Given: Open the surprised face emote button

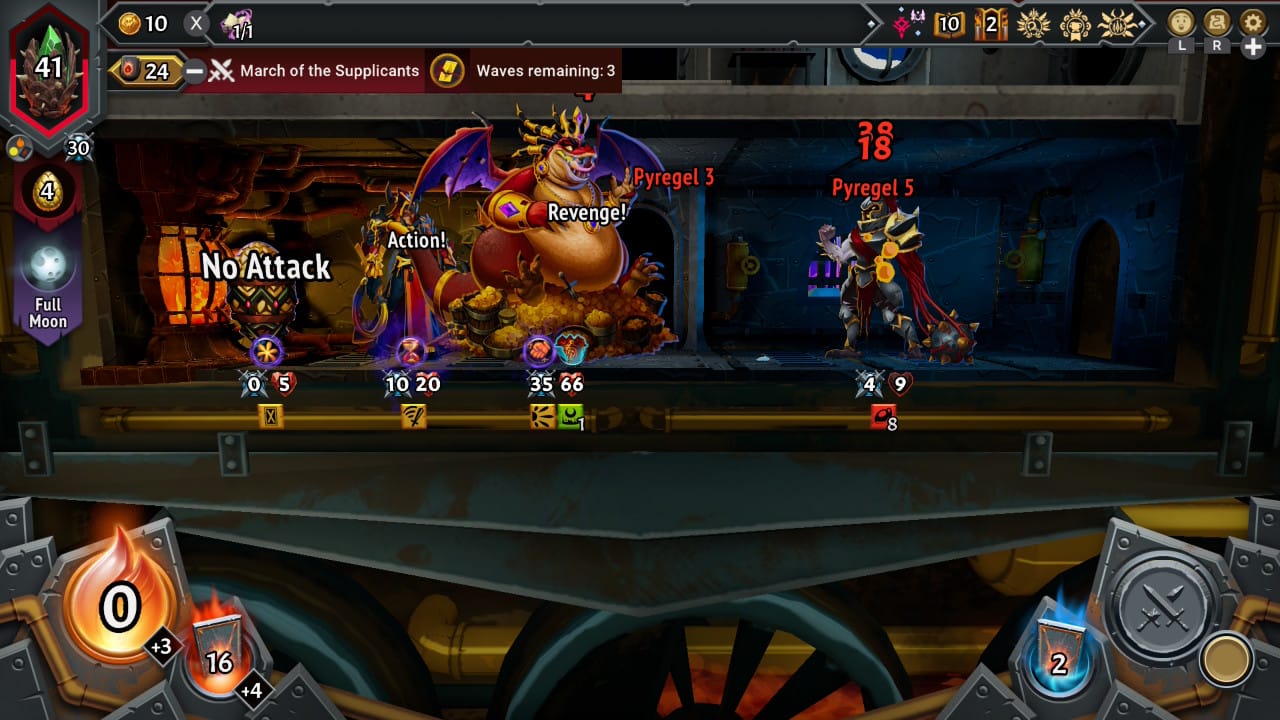Looking at the screenshot, I should [x=1182, y=22].
